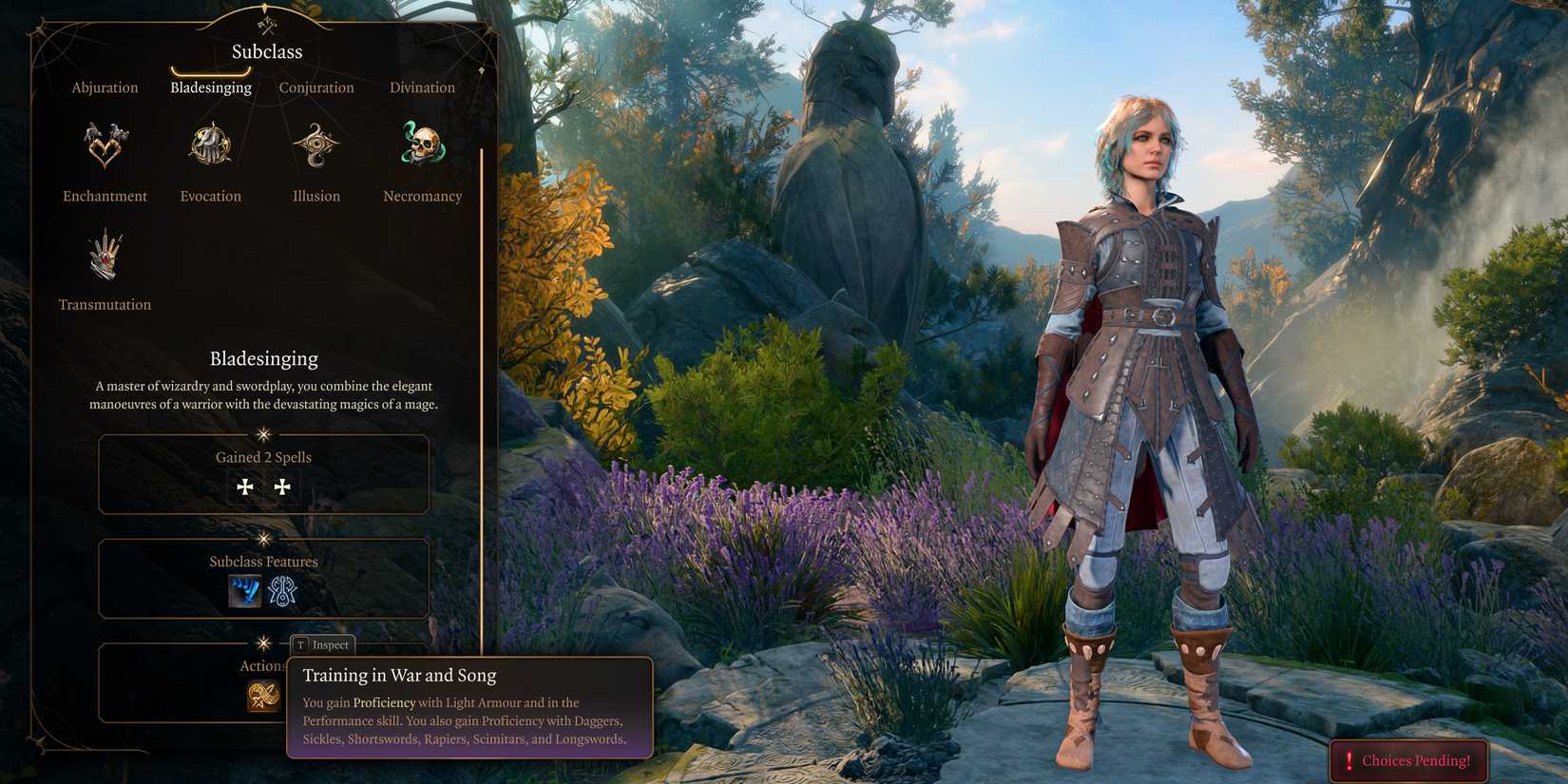This screenshot has width=1568, height=784.
Task: Select the Evocation school icon
Action: 210,144
